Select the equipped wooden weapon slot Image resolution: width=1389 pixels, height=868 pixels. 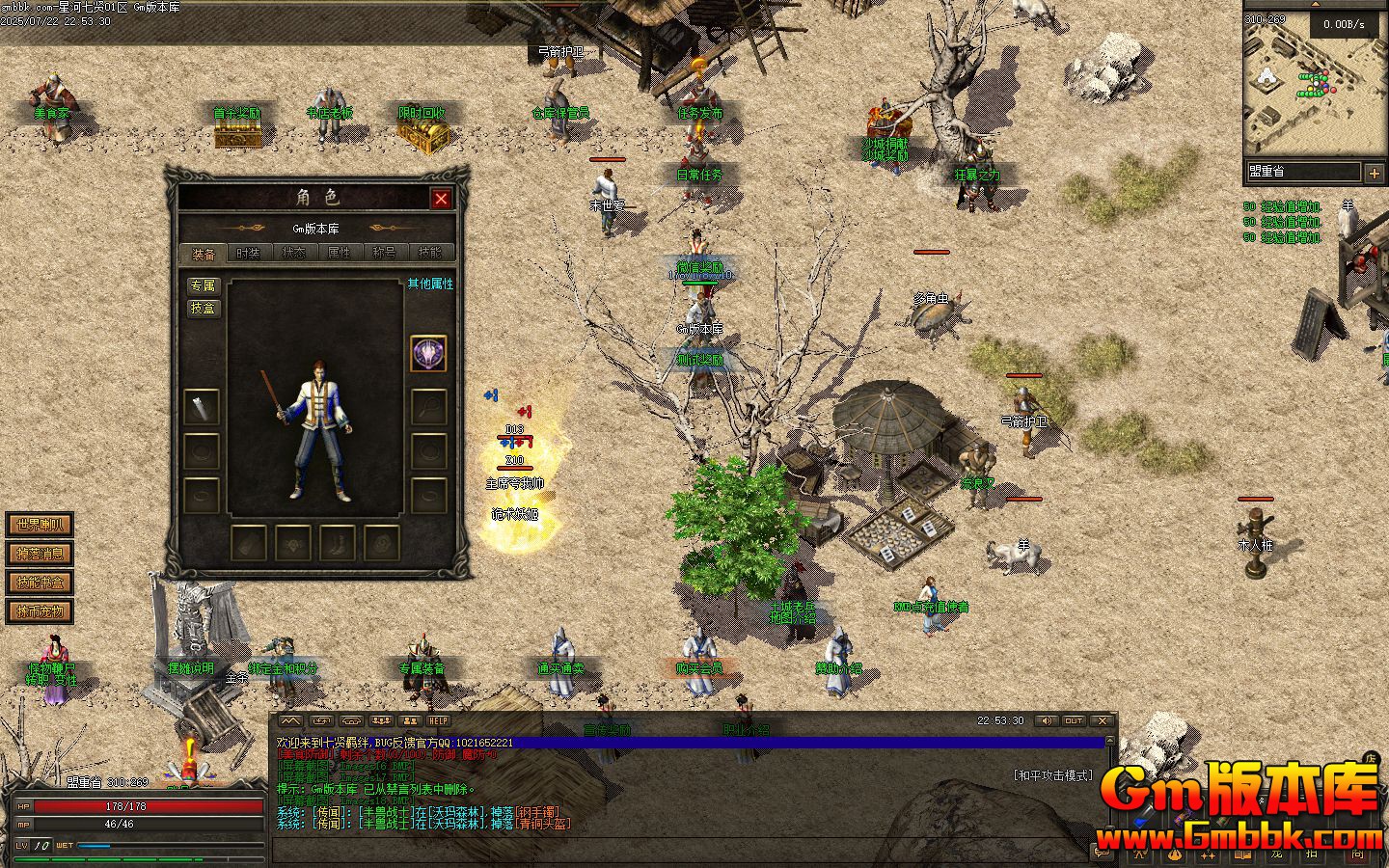(x=202, y=408)
